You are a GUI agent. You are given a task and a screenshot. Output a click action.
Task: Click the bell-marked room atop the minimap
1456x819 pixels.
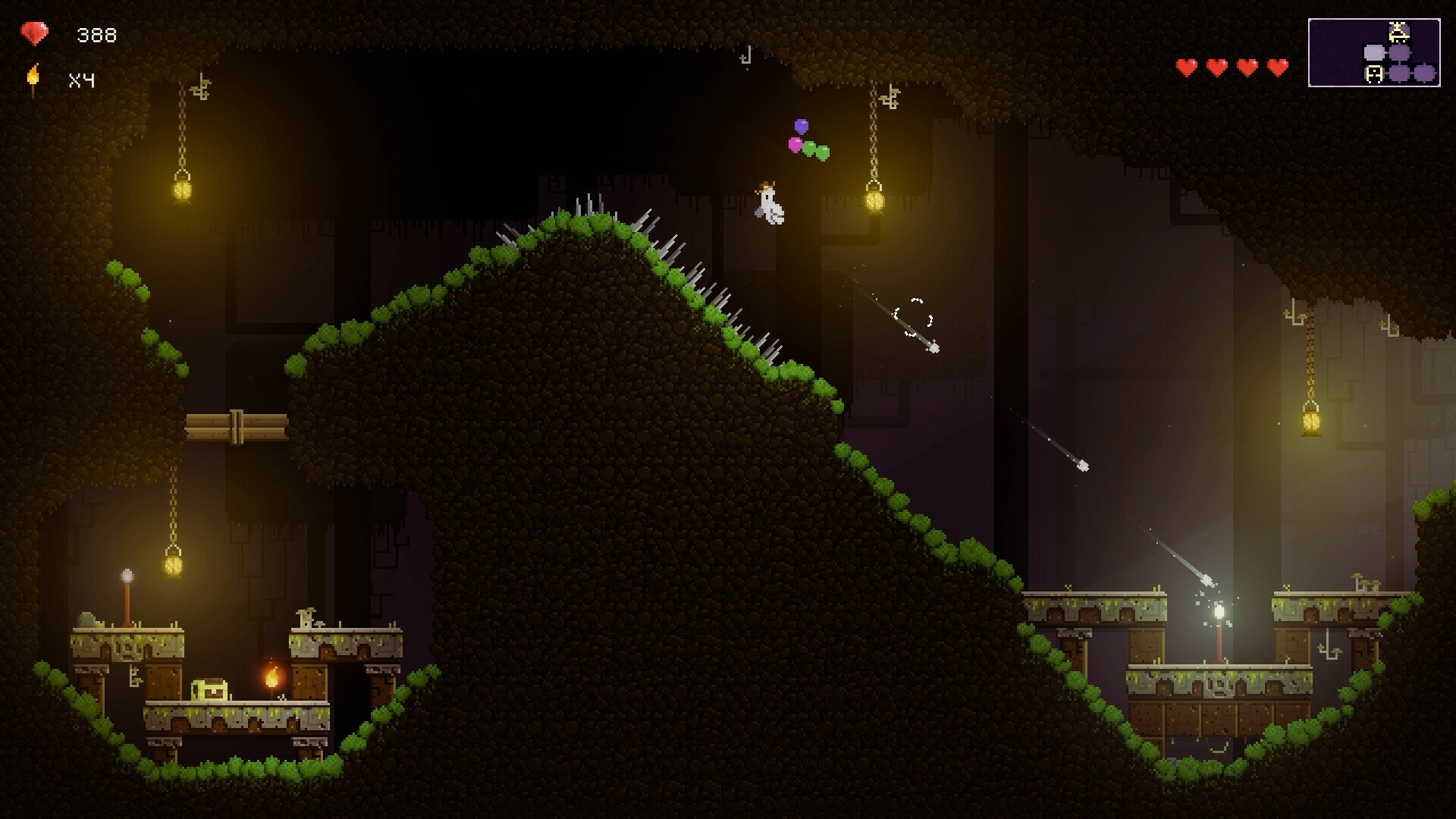tap(1398, 32)
